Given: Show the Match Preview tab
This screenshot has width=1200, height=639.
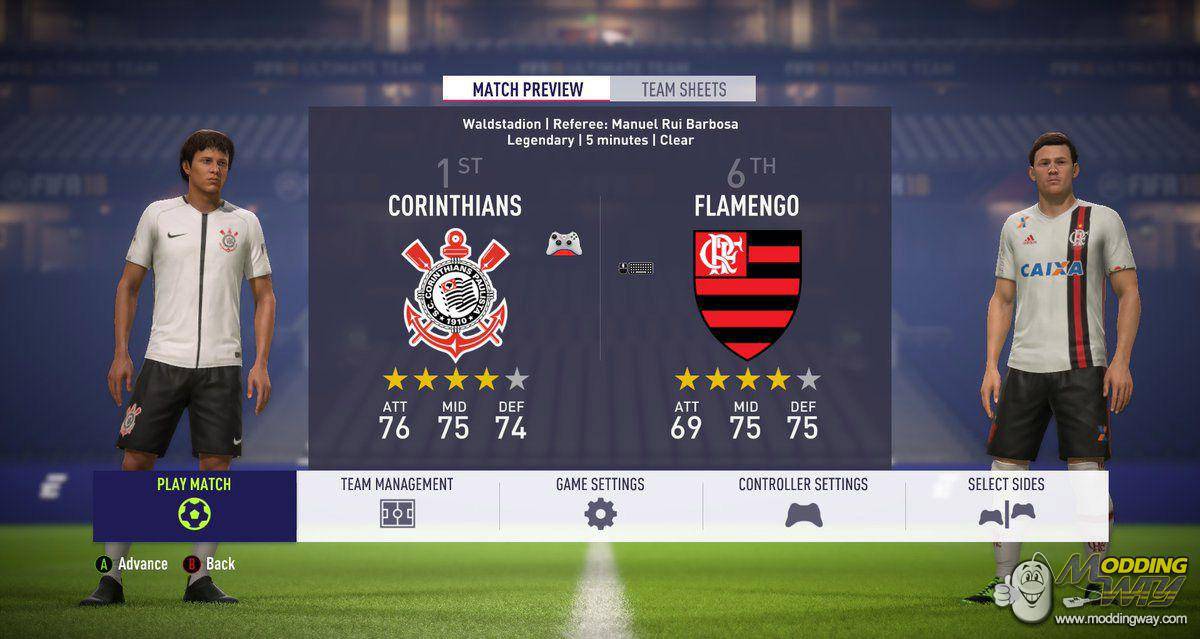Looking at the screenshot, I should coord(527,89).
